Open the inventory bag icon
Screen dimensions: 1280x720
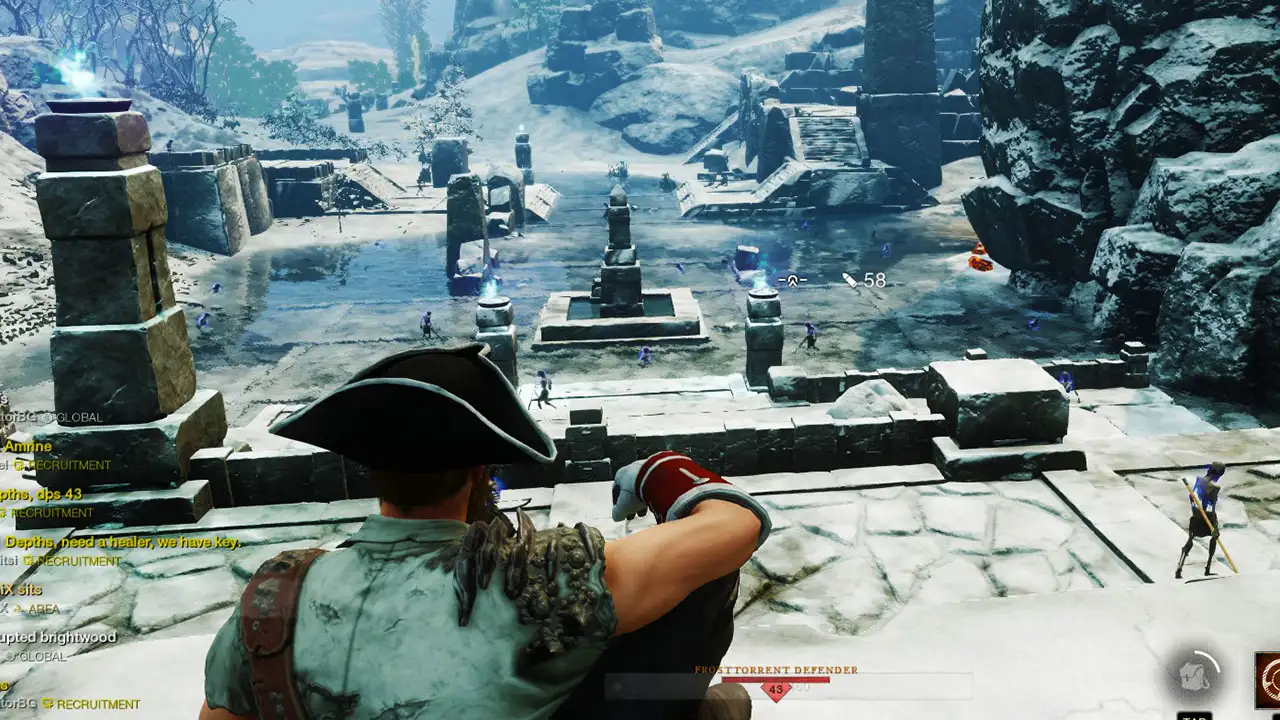click(1194, 678)
